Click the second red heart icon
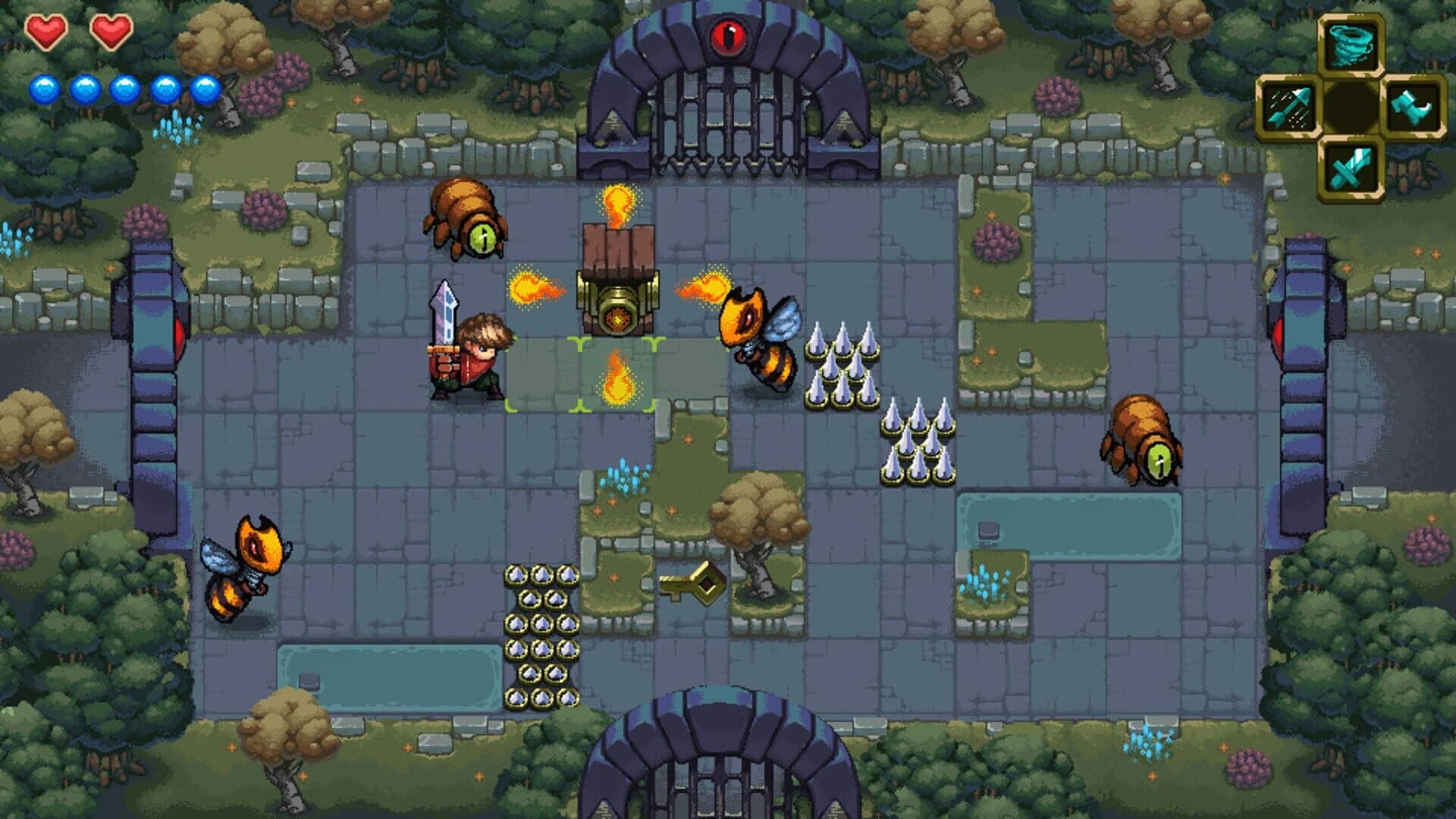 pos(112,32)
